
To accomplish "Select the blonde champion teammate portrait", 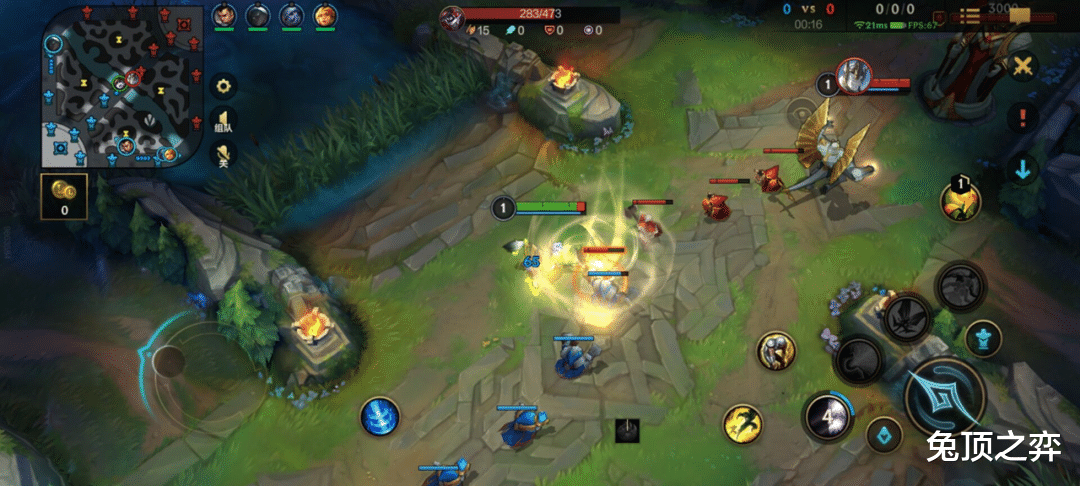I will 325,15.
